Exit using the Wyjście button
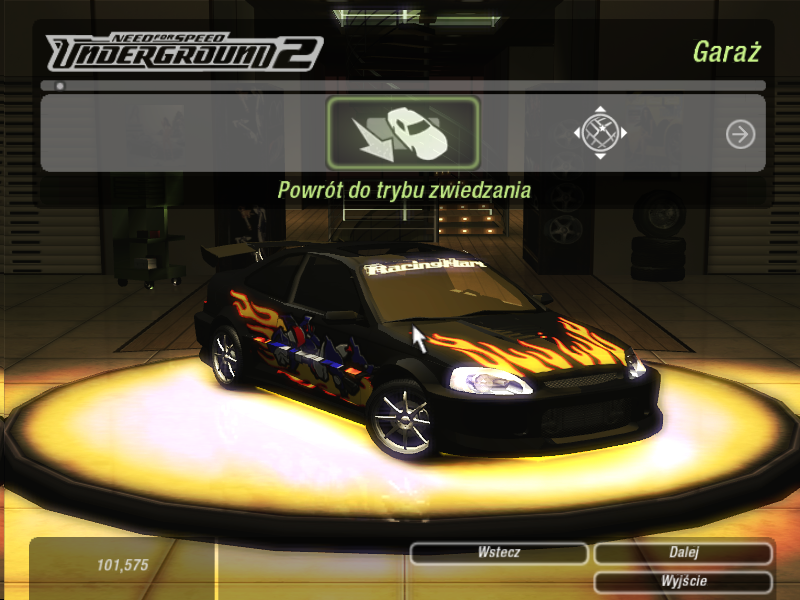The image size is (800, 600). (683, 581)
